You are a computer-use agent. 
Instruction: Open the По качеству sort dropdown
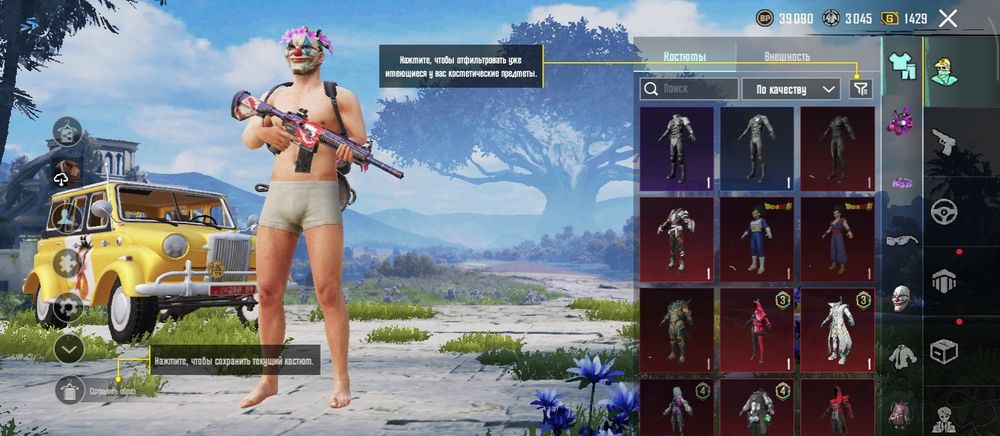(x=790, y=89)
